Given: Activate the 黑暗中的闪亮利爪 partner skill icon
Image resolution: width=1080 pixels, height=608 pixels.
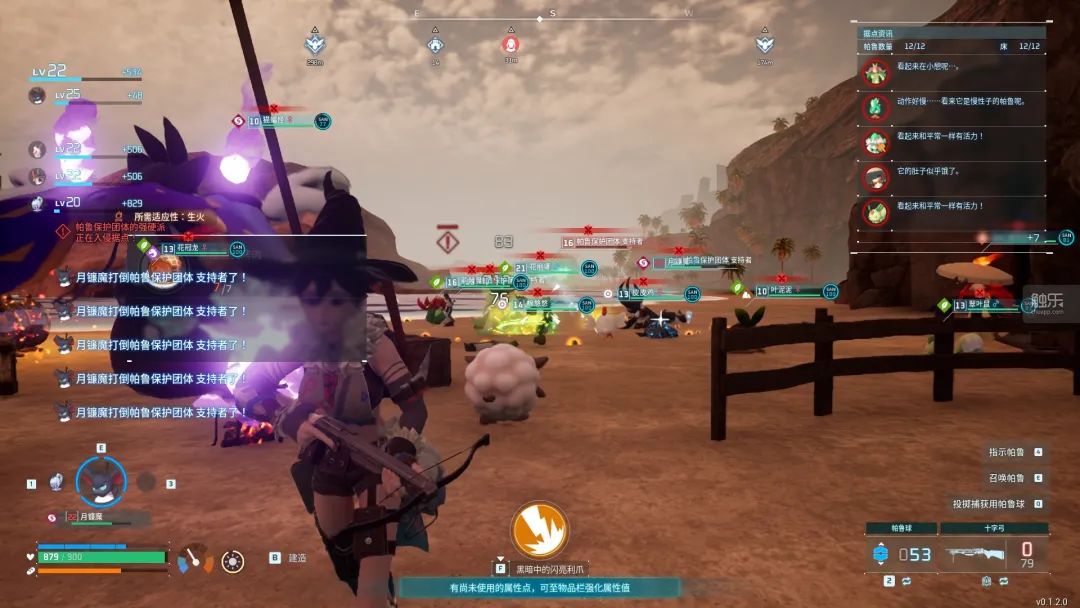Looking at the screenshot, I should tap(540, 530).
